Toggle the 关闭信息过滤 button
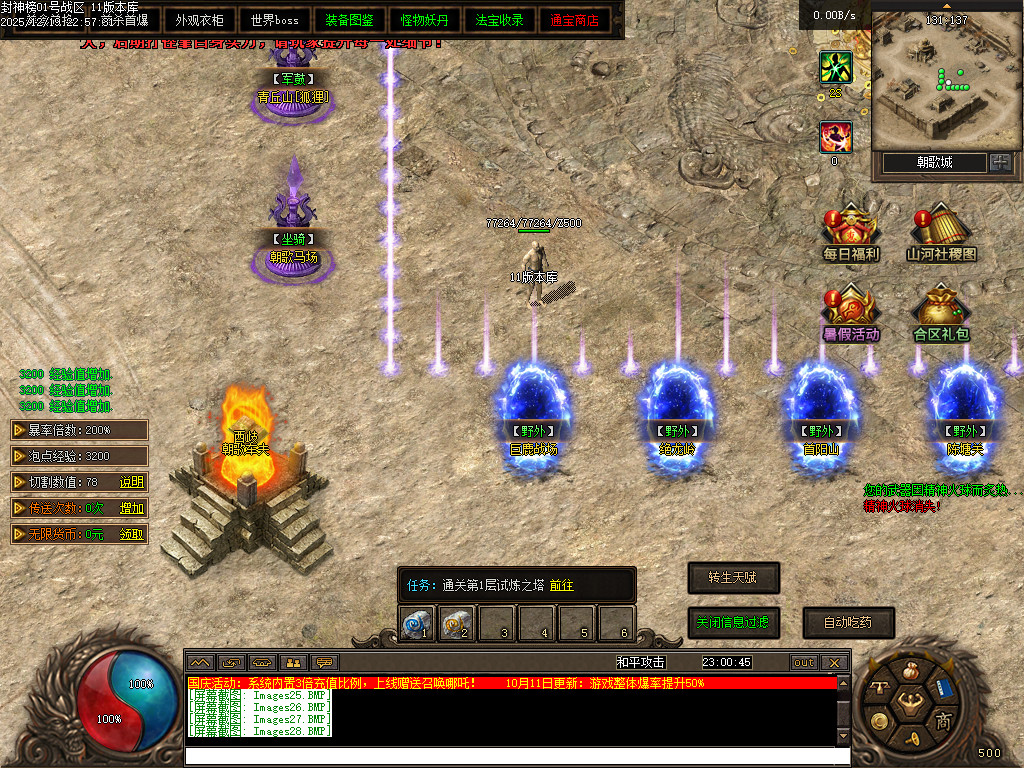Viewport: 1024px width, 768px height. 733,622
